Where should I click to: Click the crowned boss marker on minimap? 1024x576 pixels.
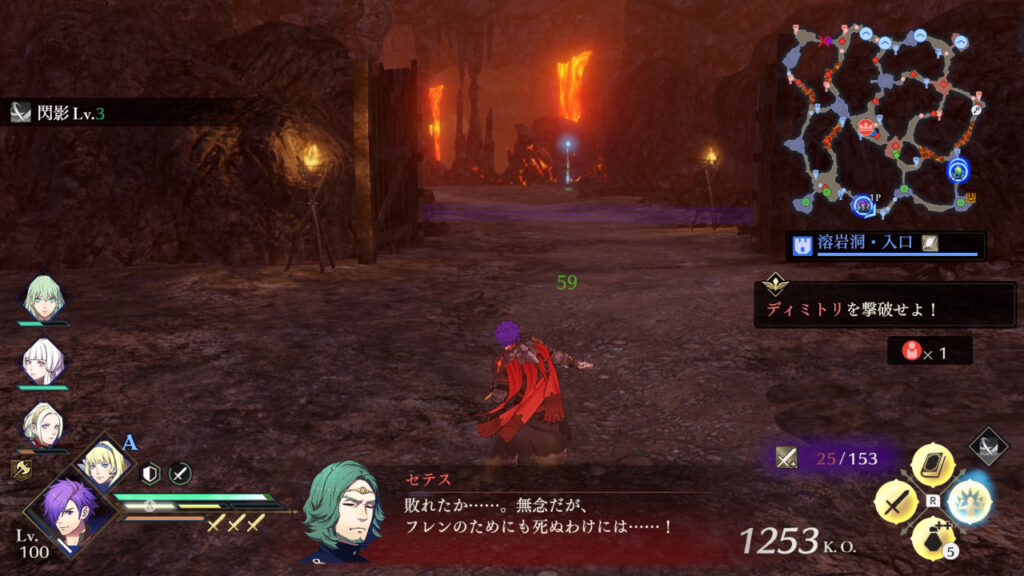coord(866,126)
